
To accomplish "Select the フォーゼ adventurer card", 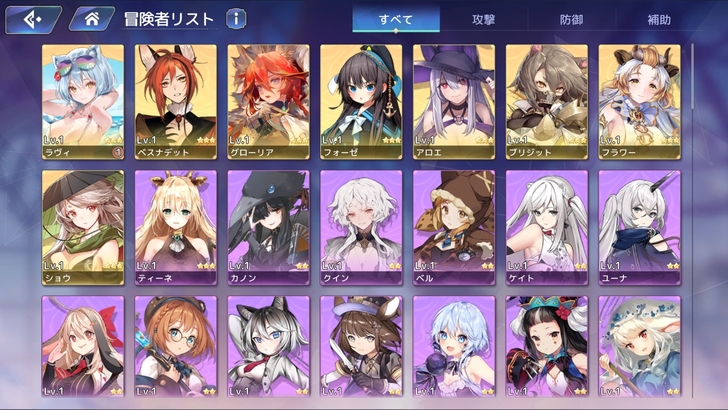I will [361, 102].
